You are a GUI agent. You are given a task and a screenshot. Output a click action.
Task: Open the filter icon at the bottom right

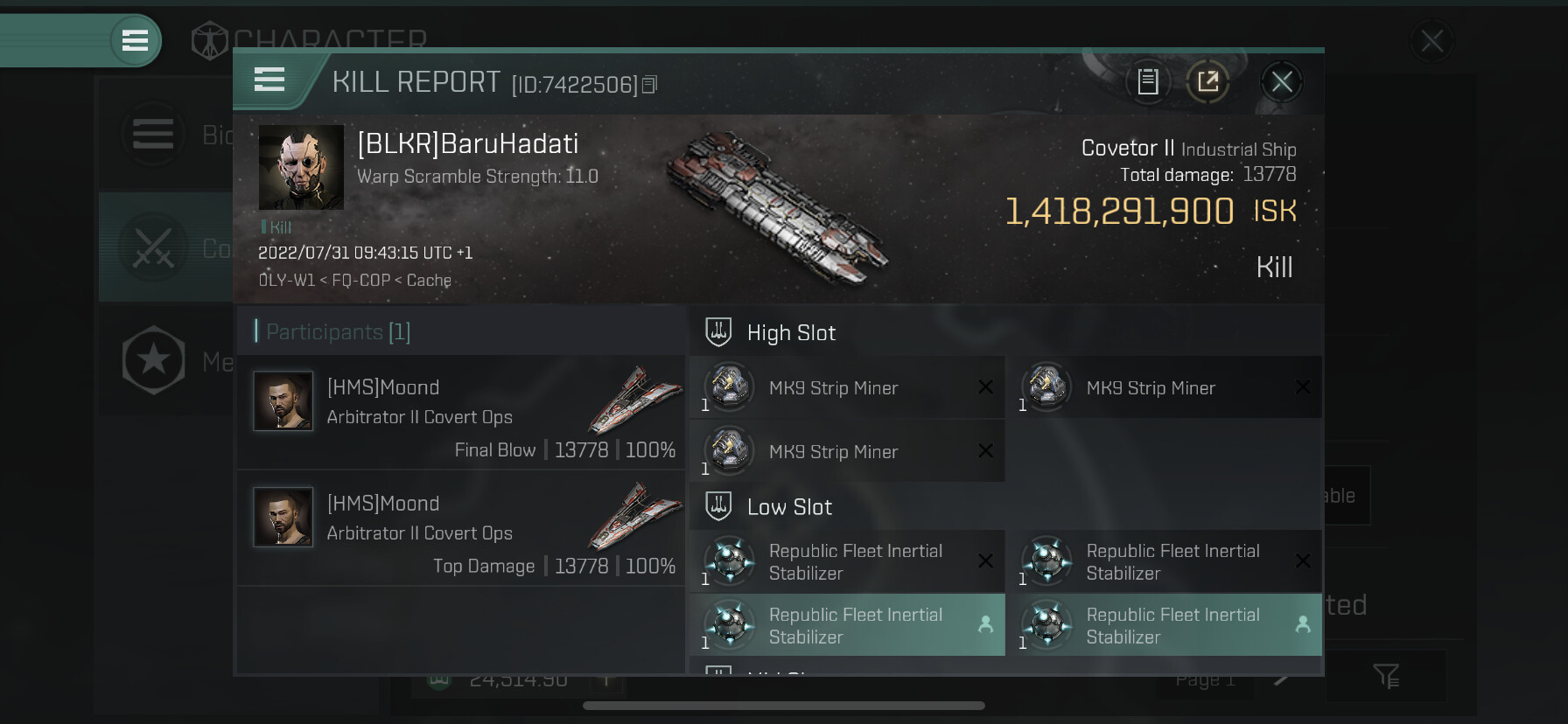pos(1386,675)
